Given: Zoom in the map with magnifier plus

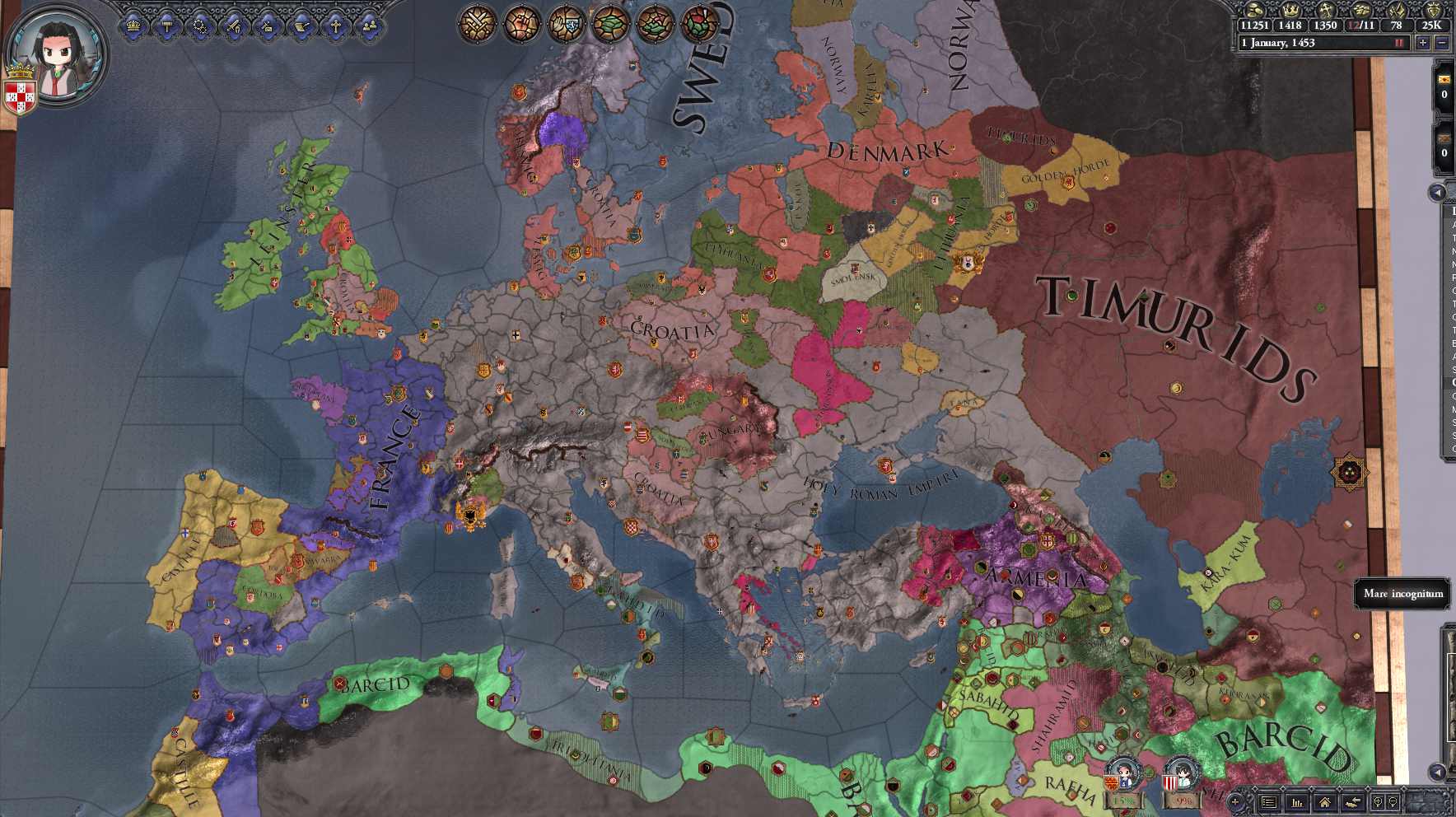Looking at the screenshot, I should pyautogui.click(x=1378, y=802).
